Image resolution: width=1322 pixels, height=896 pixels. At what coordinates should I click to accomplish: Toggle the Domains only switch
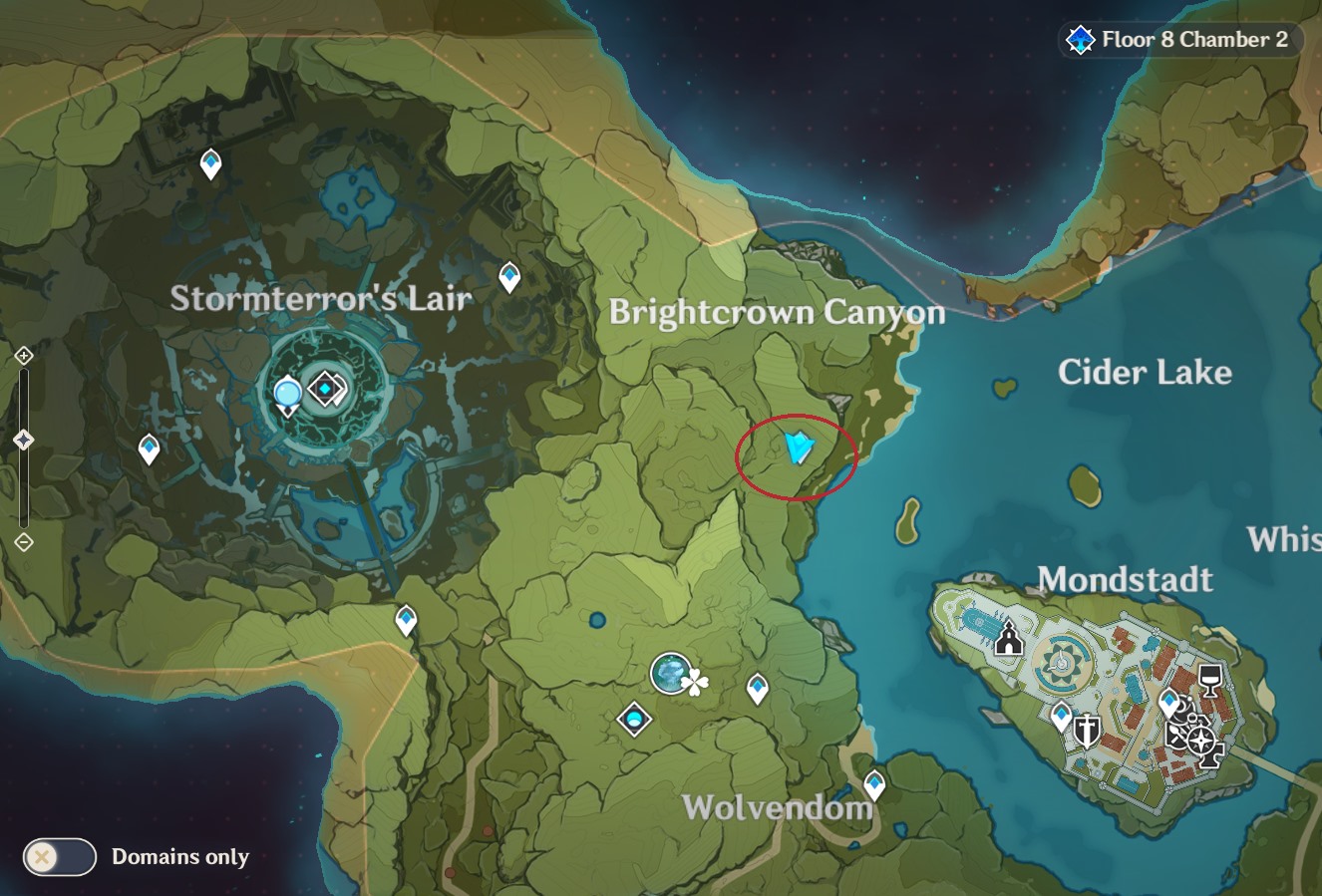(x=60, y=856)
